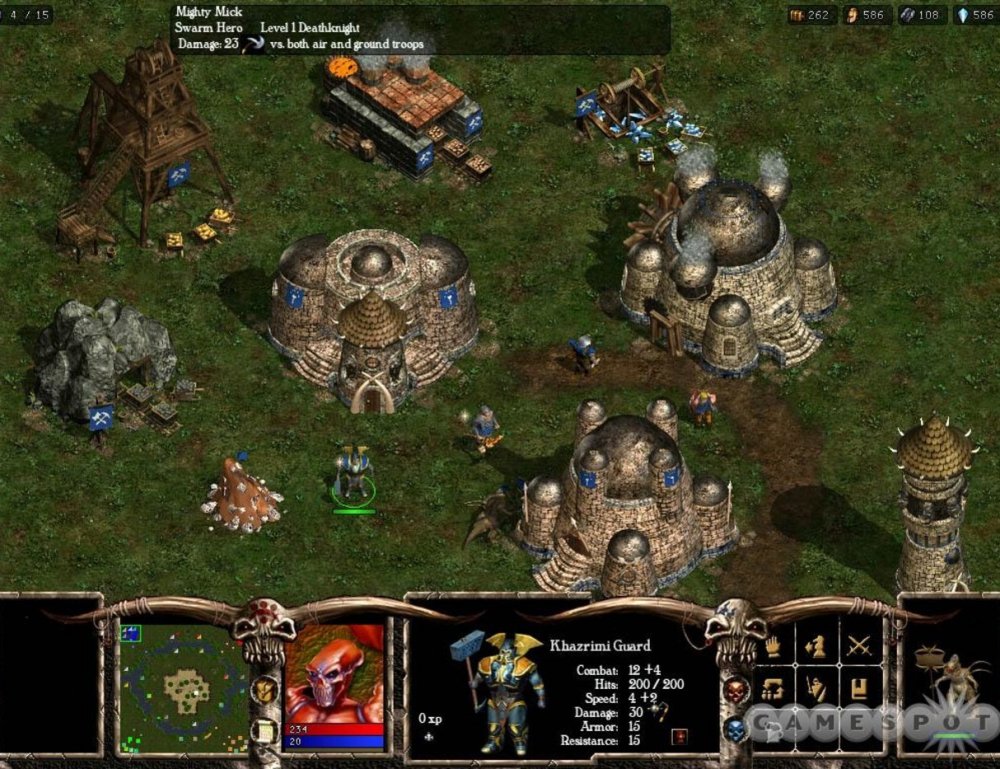The width and height of the screenshot is (1000, 769).
Task: Click the minimap overview
Action: pyautogui.click(x=183, y=687)
